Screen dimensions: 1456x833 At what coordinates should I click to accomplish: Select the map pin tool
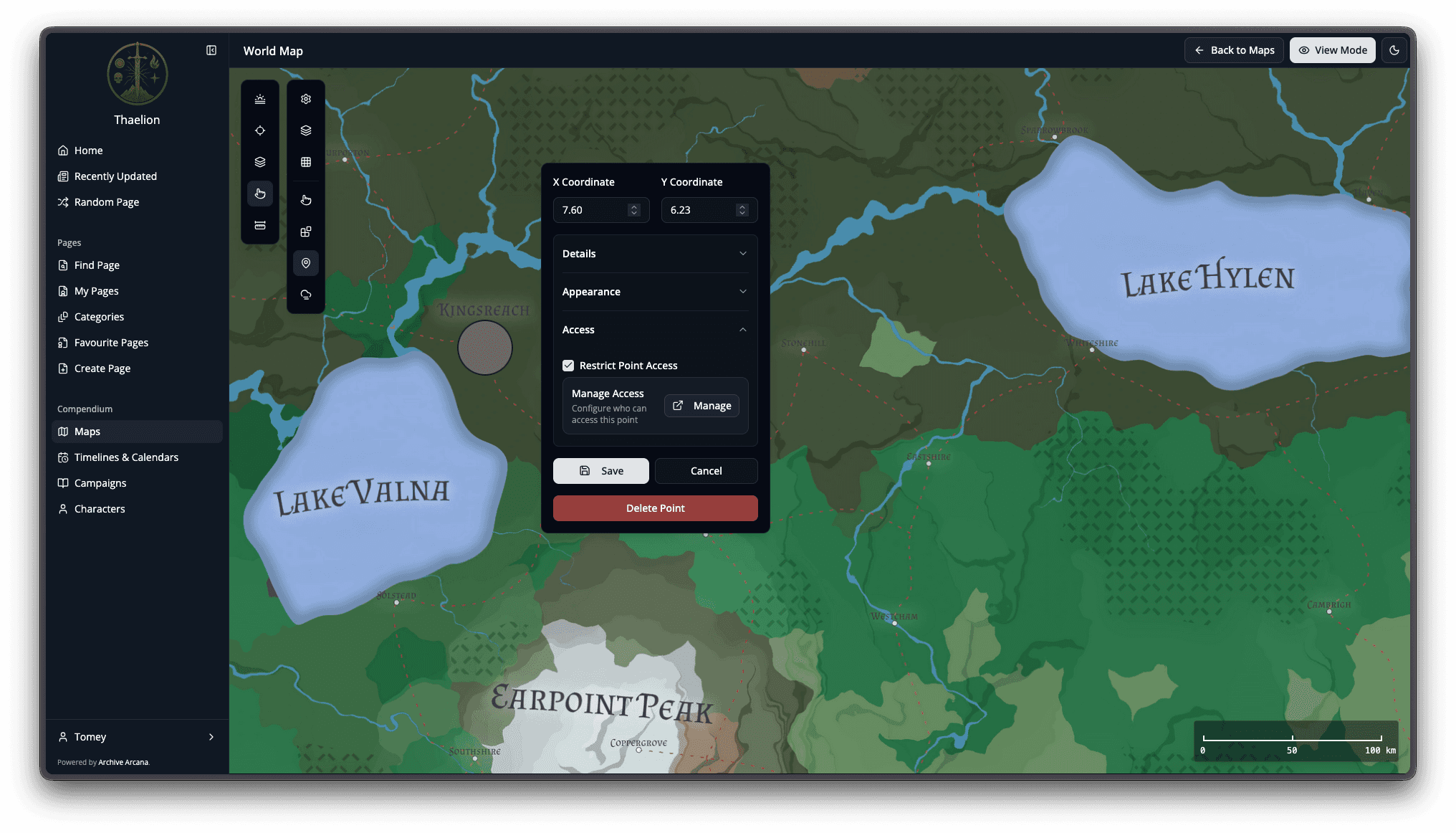pyautogui.click(x=306, y=263)
